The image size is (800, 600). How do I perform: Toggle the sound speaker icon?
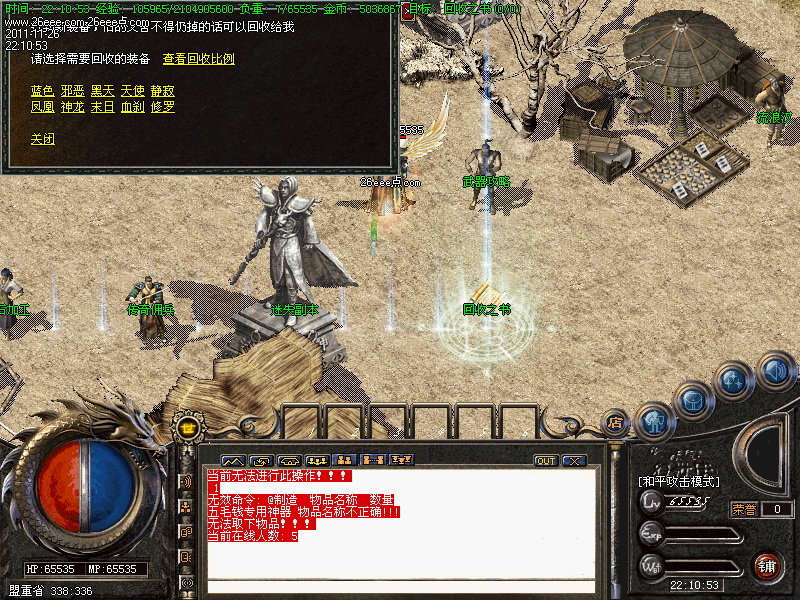coord(774,371)
